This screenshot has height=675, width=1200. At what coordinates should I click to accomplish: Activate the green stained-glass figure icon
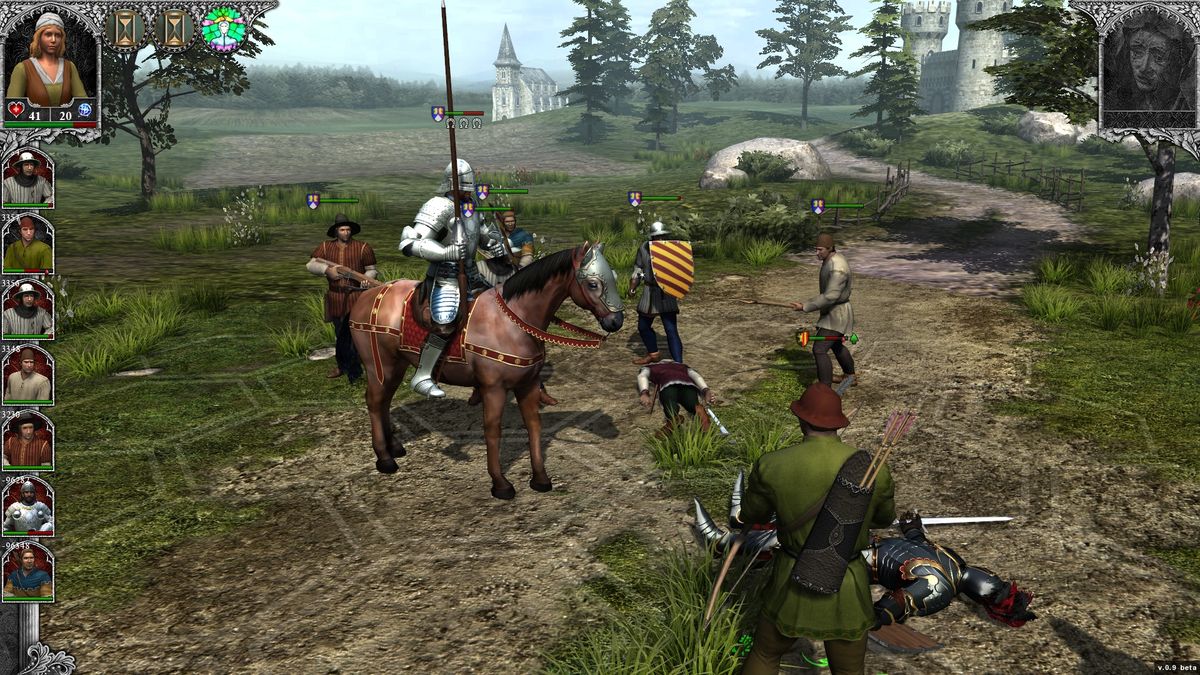[x=223, y=29]
